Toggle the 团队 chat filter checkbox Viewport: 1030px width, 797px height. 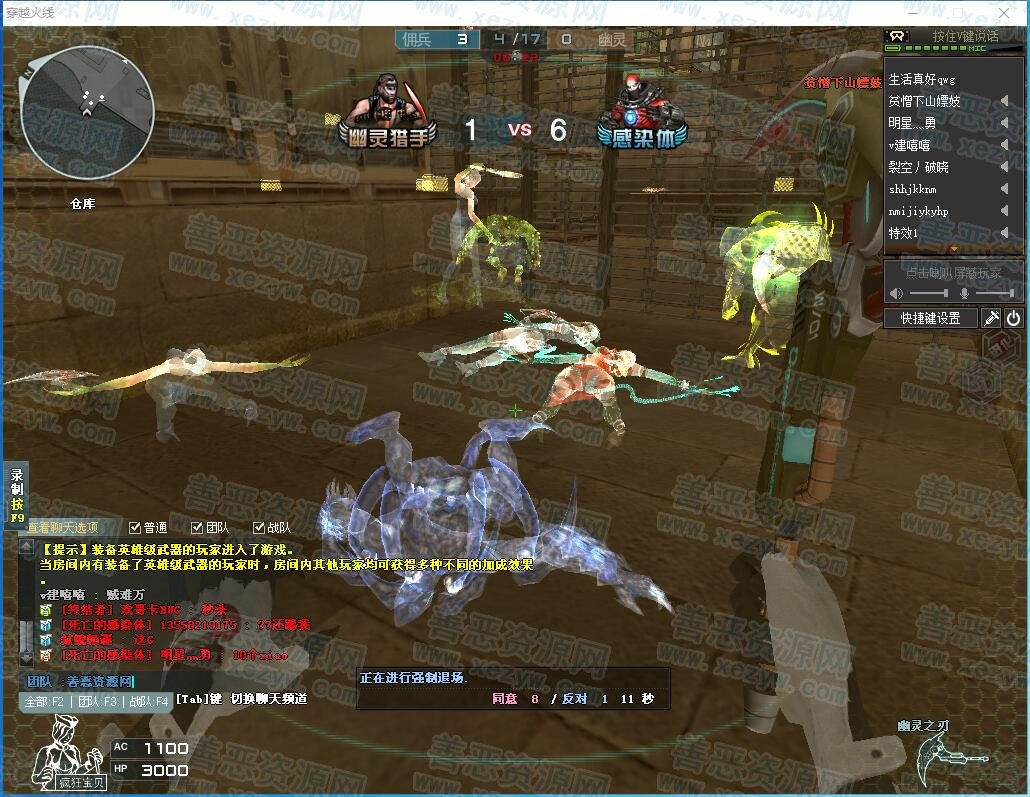click(197, 527)
